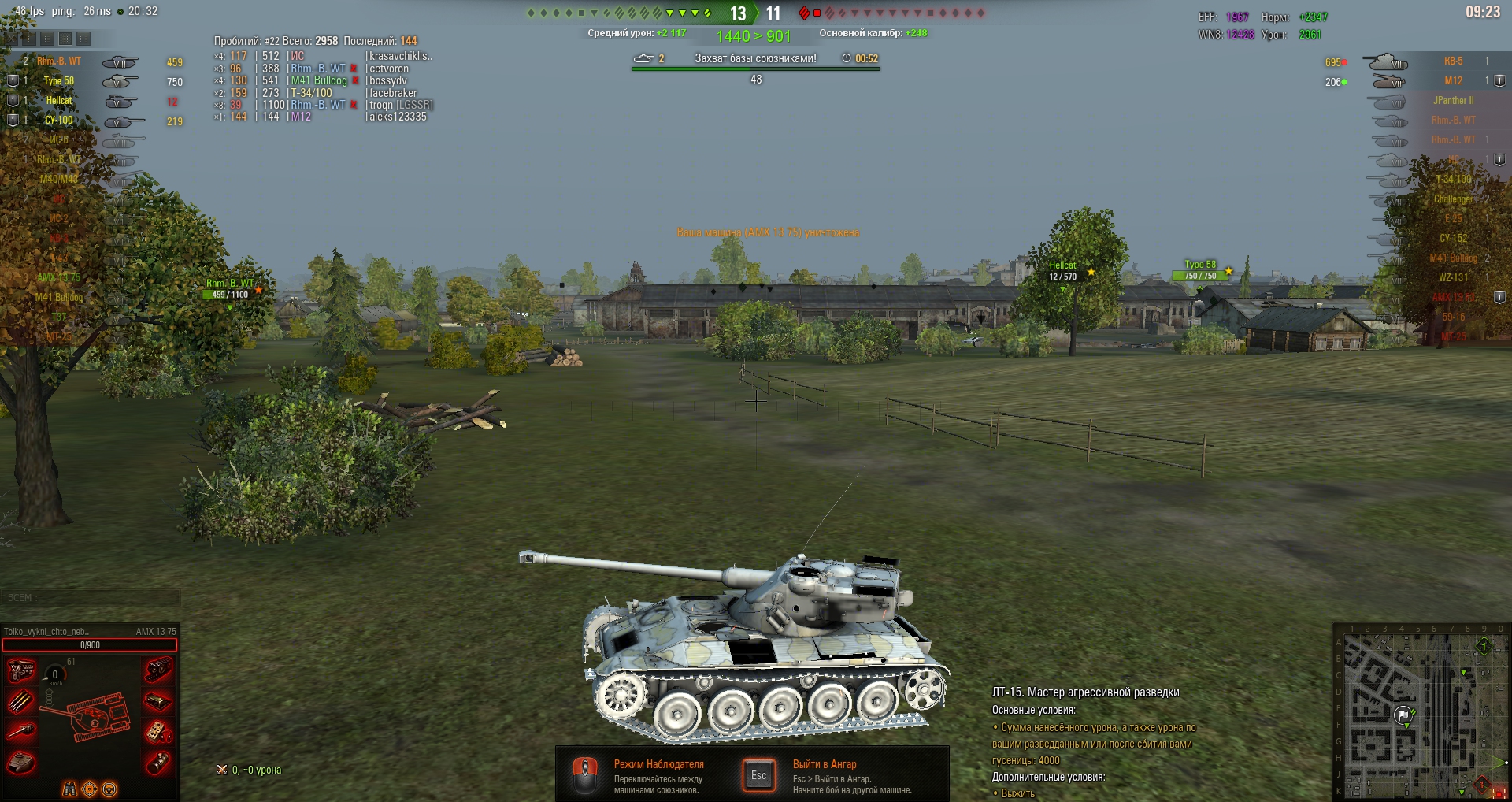1512x802 pixels.
Task: Click the white flag base marker on minimap
Action: 1403,715
